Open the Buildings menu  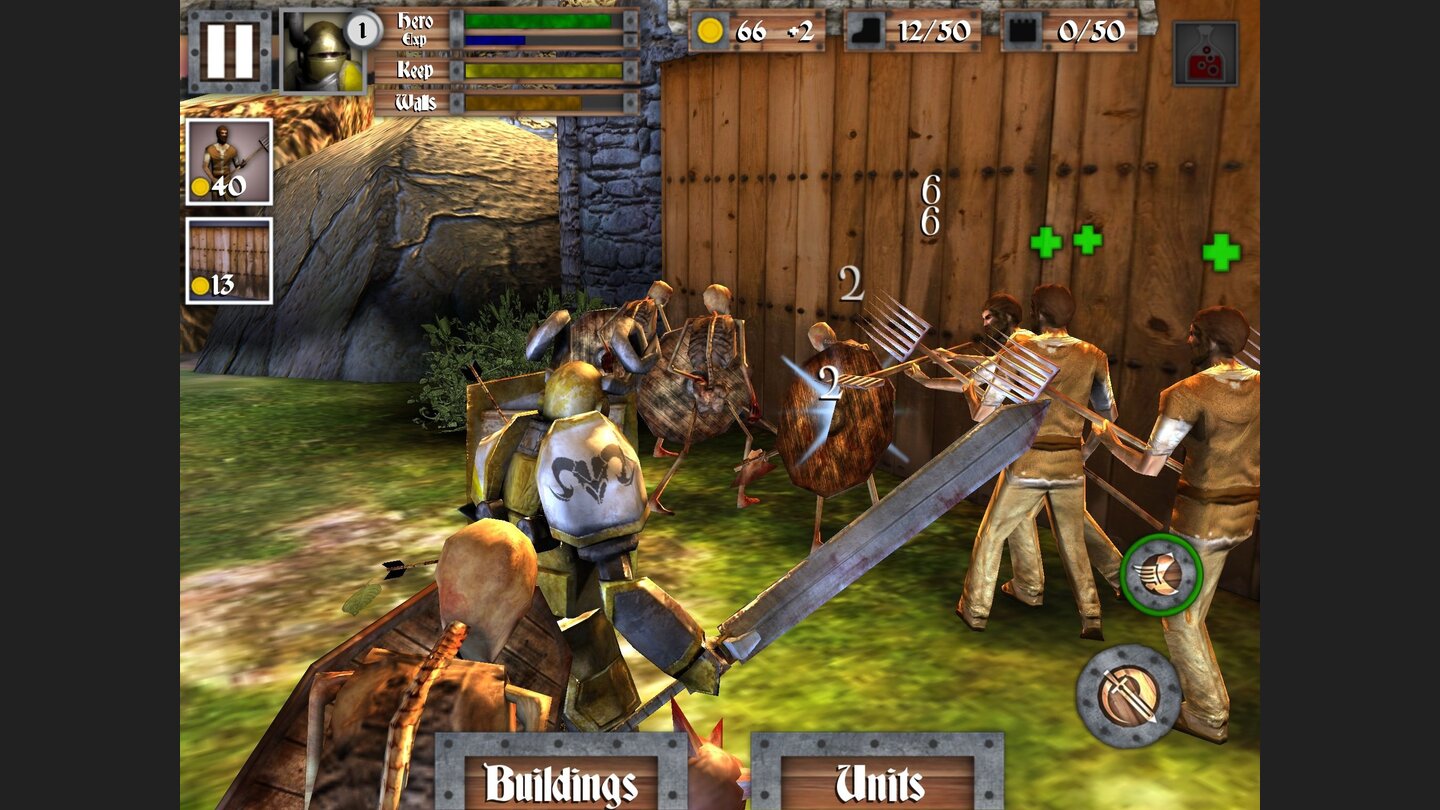coord(560,784)
